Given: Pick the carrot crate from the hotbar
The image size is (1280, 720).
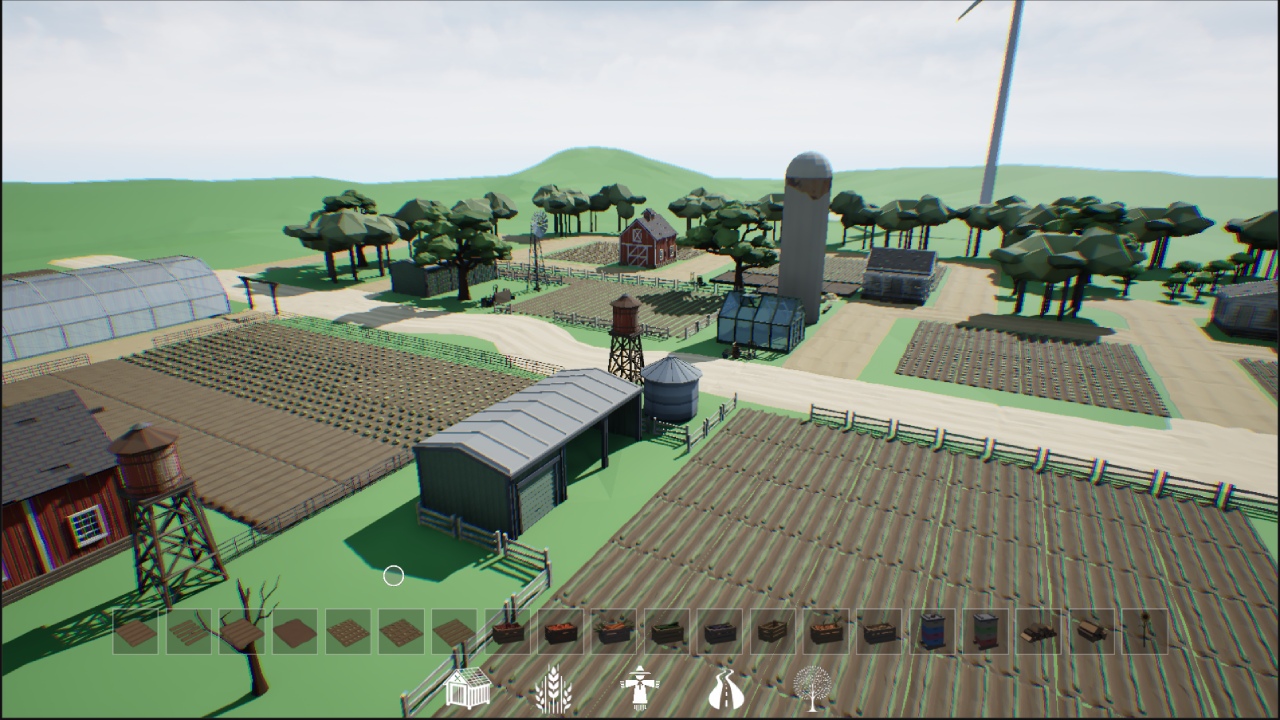Looking at the screenshot, I should tap(614, 632).
